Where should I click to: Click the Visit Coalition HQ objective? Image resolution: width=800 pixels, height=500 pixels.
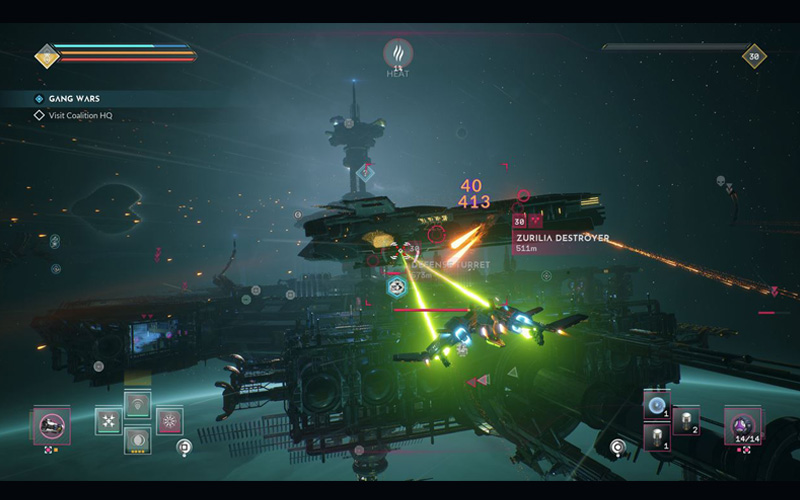84,115
